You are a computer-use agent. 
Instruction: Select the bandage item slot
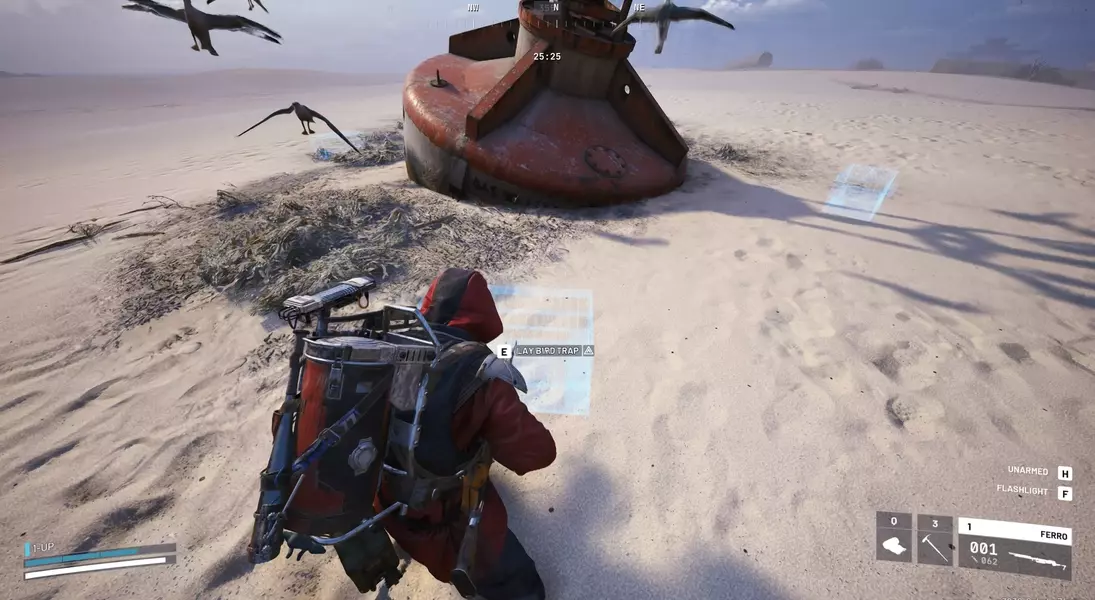pyautogui.click(x=894, y=539)
